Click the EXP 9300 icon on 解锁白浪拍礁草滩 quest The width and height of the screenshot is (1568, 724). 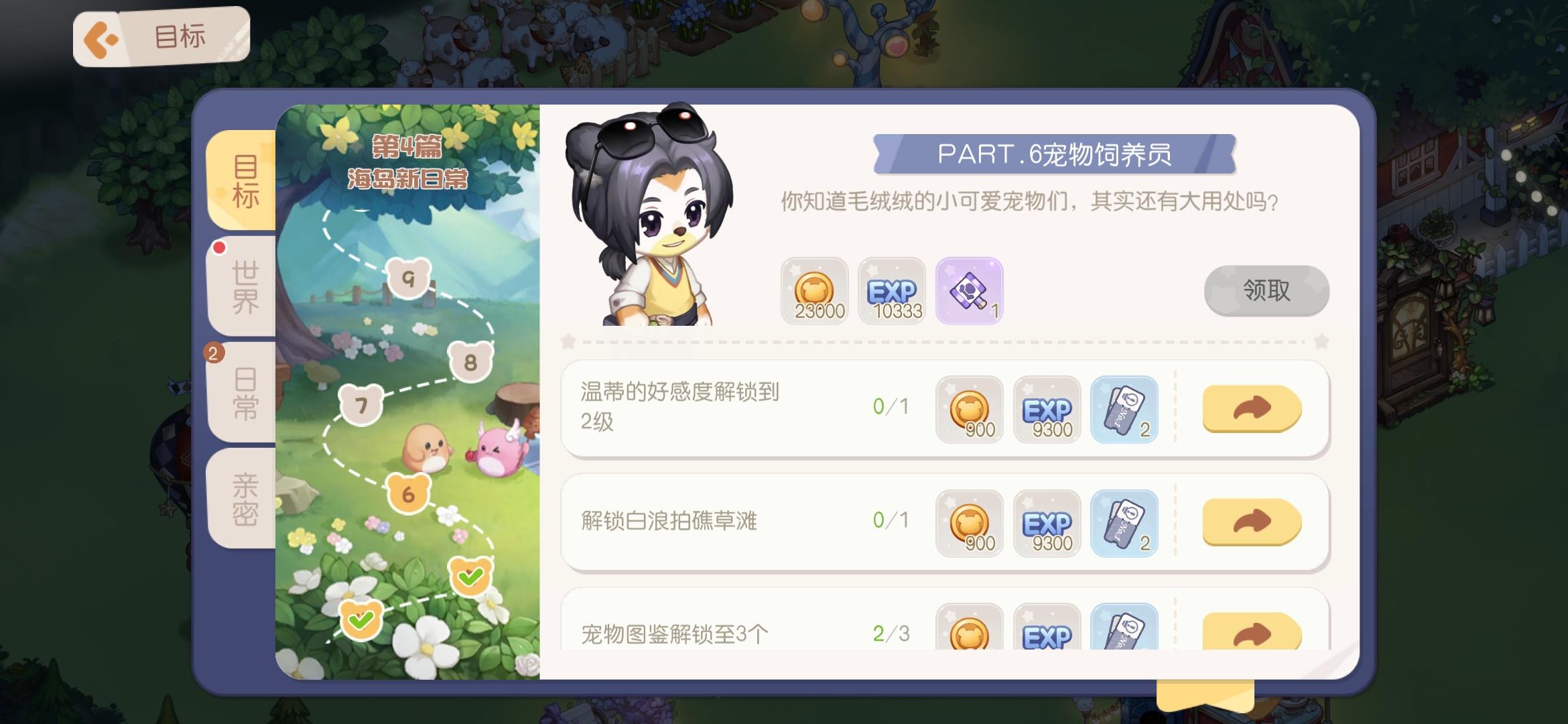coord(1047,524)
